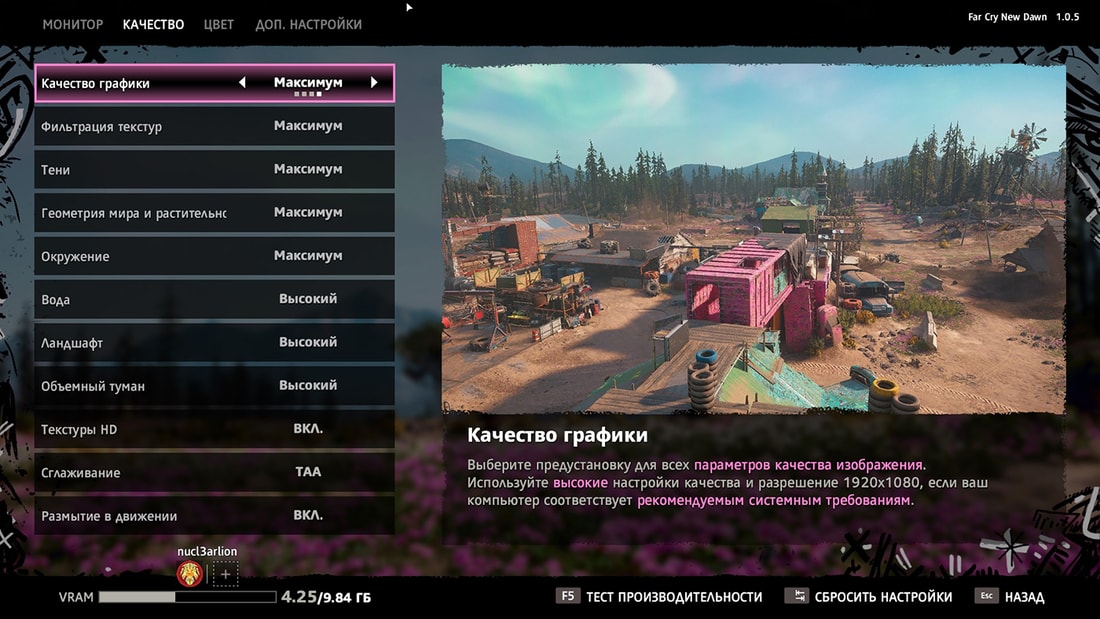Image resolution: width=1100 pixels, height=619 pixels.
Task: Toggle Размытие в движении setting
Action: (x=214, y=516)
